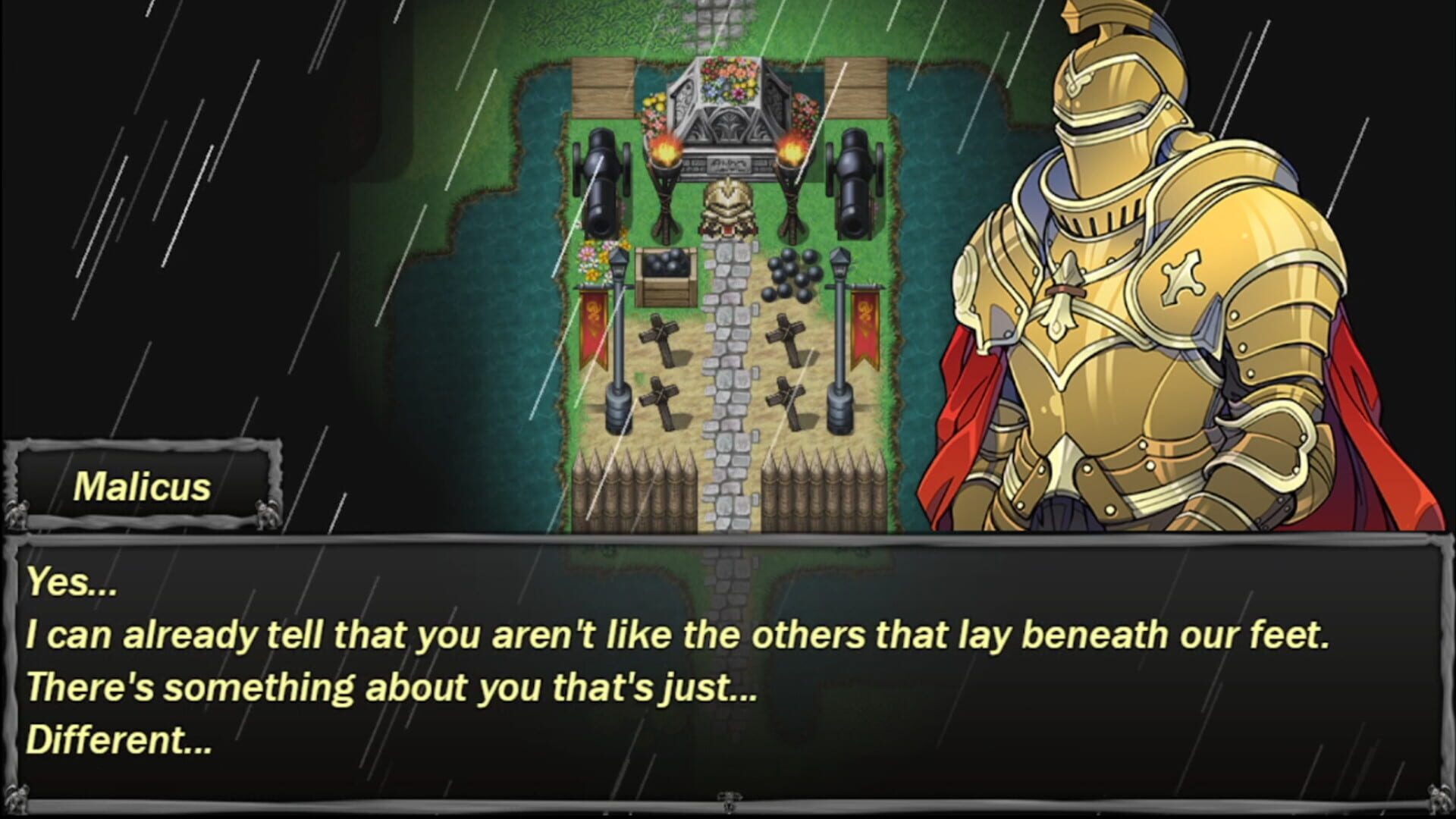The width and height of the screenshot is (1456, 819).
Task: Click the dialogue text panel
Action: click(728, 667)
